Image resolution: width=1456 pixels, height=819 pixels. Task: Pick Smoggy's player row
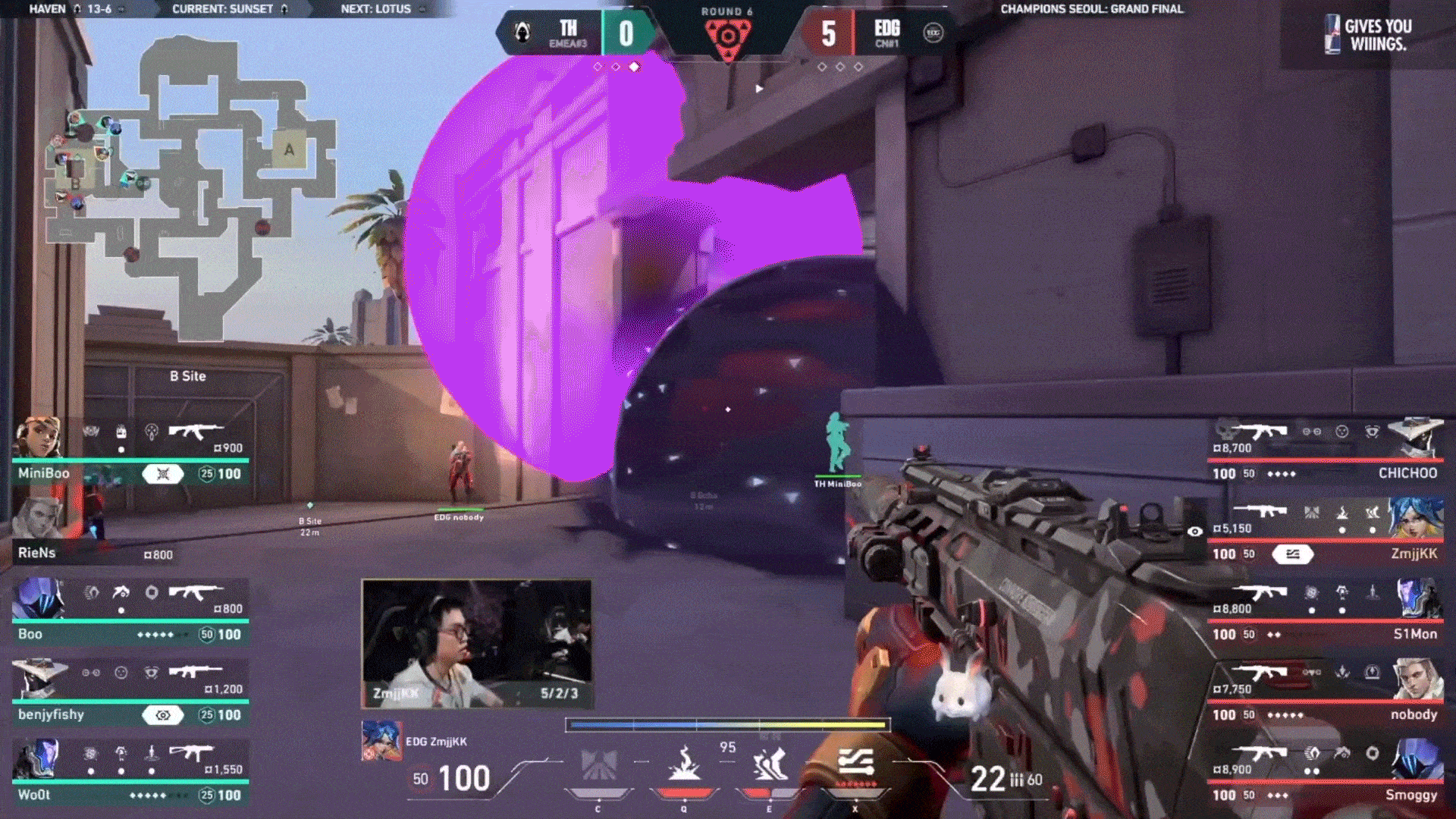click(x=1326, y=775)
